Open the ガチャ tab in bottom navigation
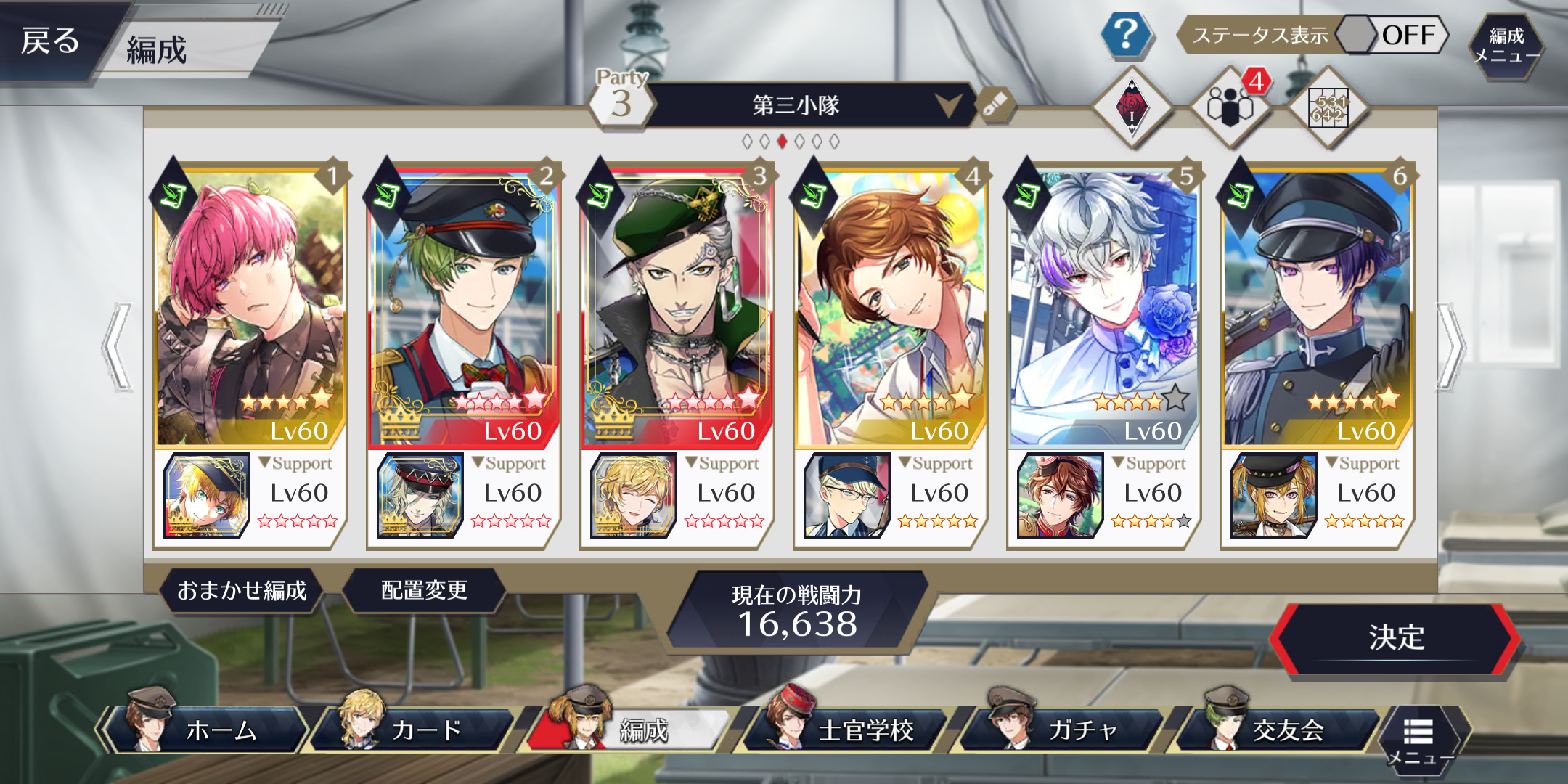Screen dimensions: 1568x784 pyautogui.click(x=1067, y=730)
